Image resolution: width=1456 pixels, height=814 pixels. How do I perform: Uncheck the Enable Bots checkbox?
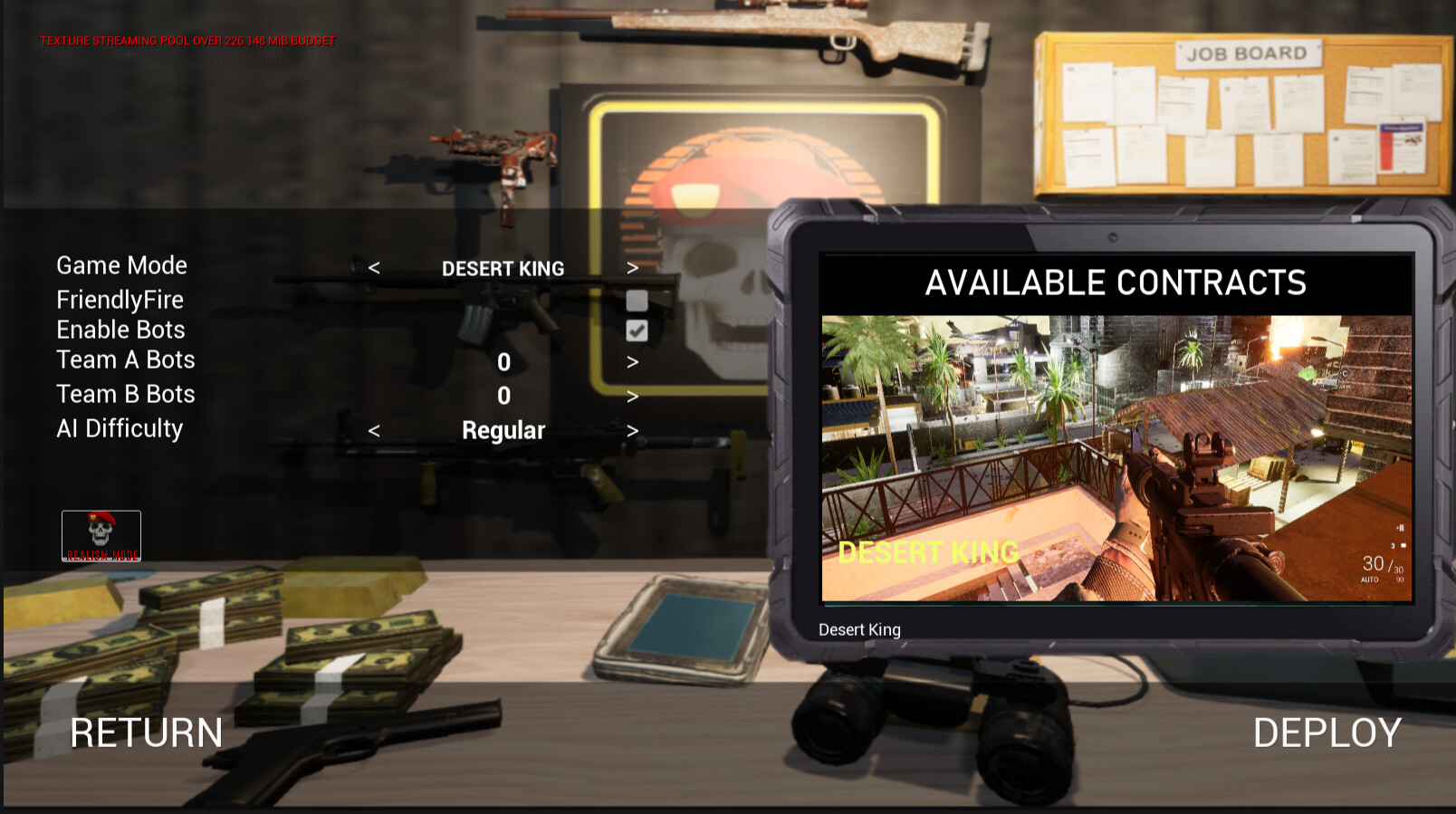click(637, 330)
